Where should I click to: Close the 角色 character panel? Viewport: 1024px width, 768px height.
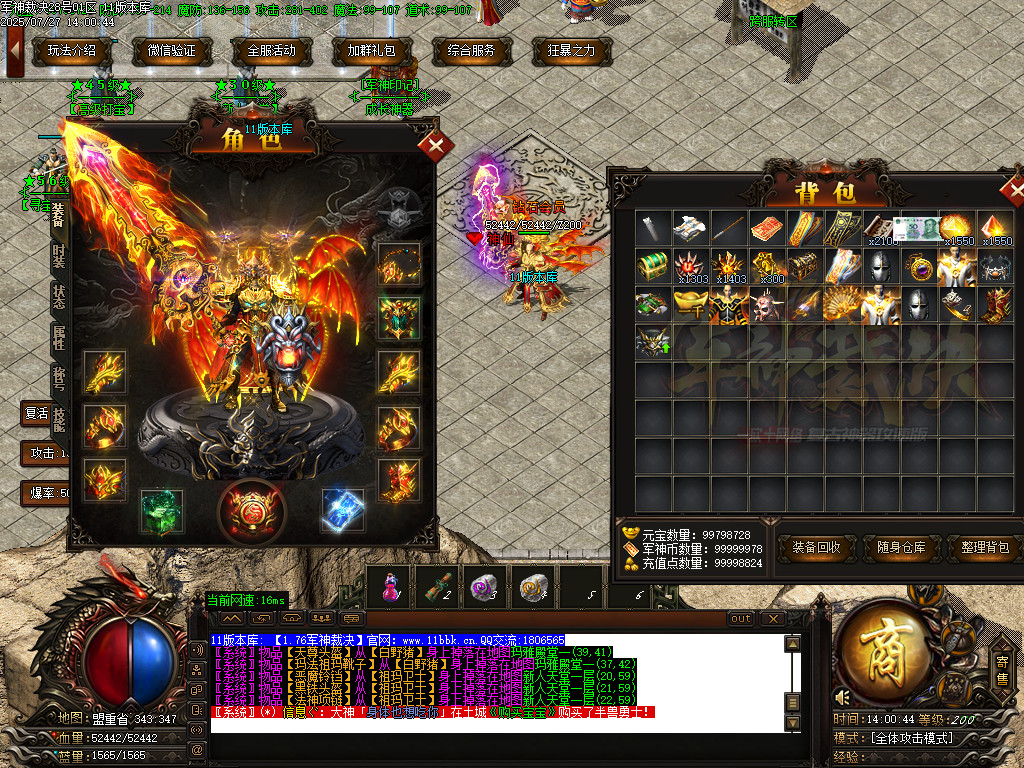[435, 147]
